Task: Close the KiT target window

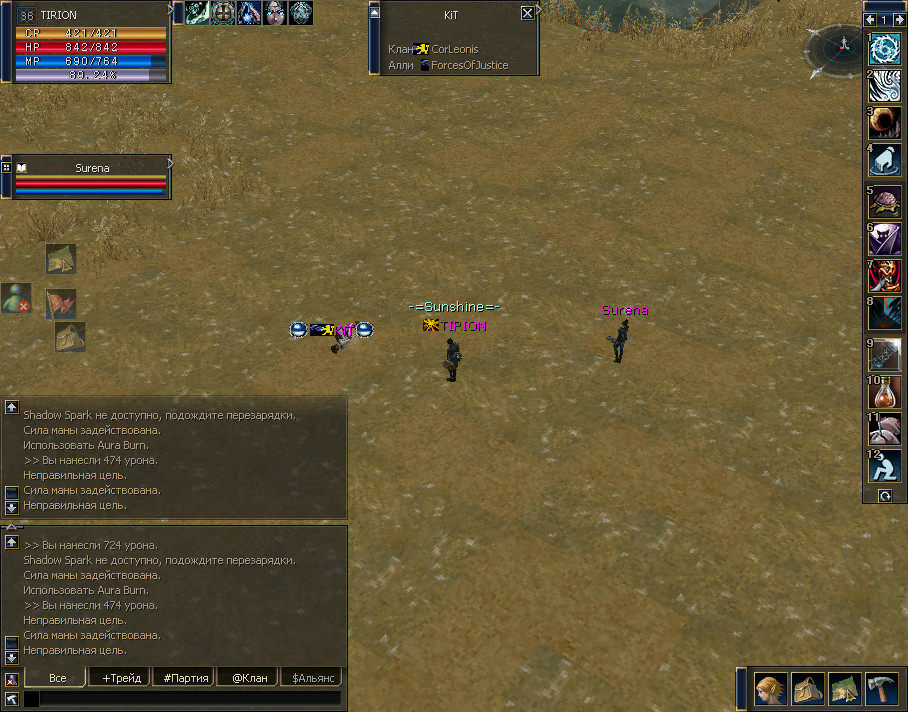Action: pyautogui.click(x=527, y=14)
